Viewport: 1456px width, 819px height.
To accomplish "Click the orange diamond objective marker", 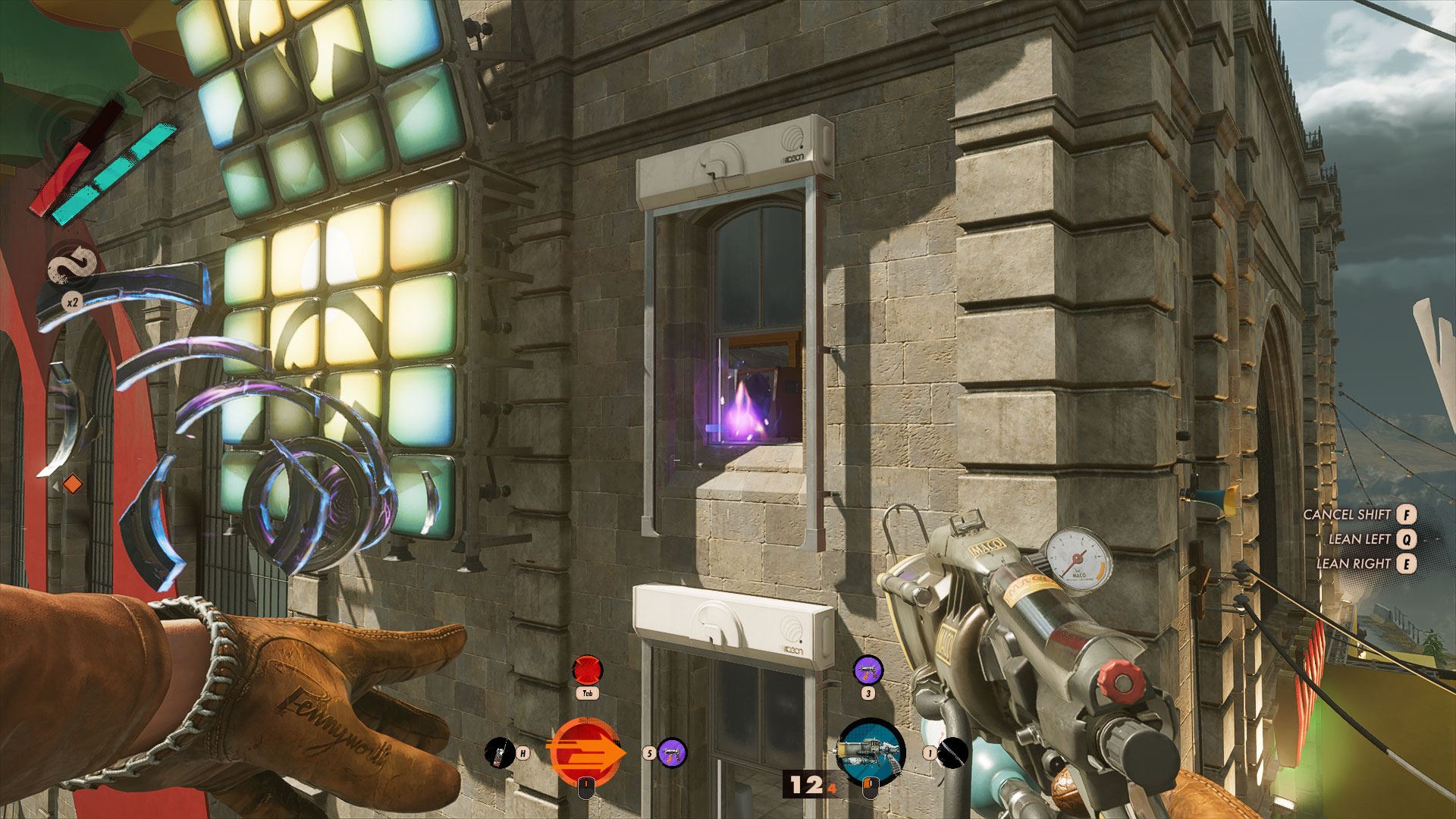I will coord(72,483).
